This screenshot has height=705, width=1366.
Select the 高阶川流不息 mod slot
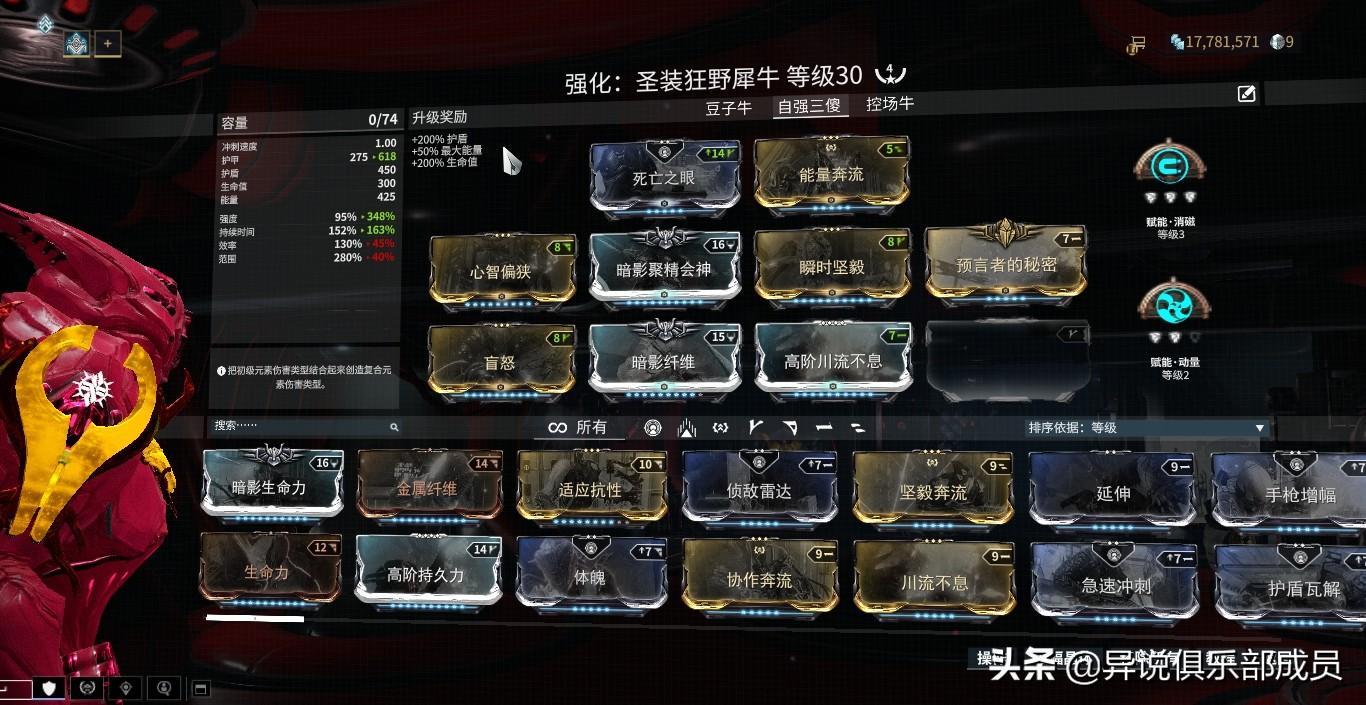pyautogui.click(x=832, y=360)
